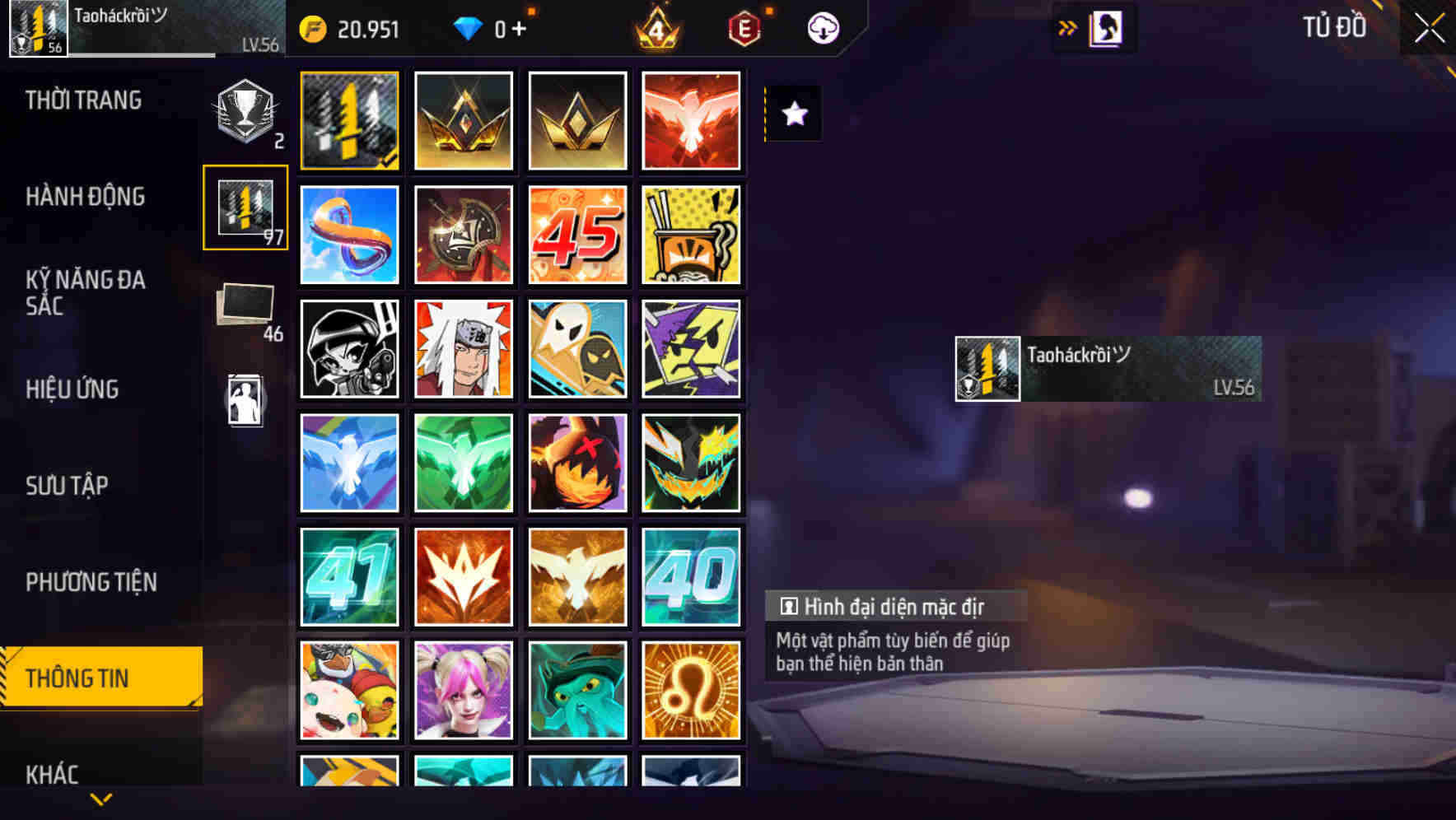
Task: Click the double-arrow collapse chevron near top
Action: 1066,27
